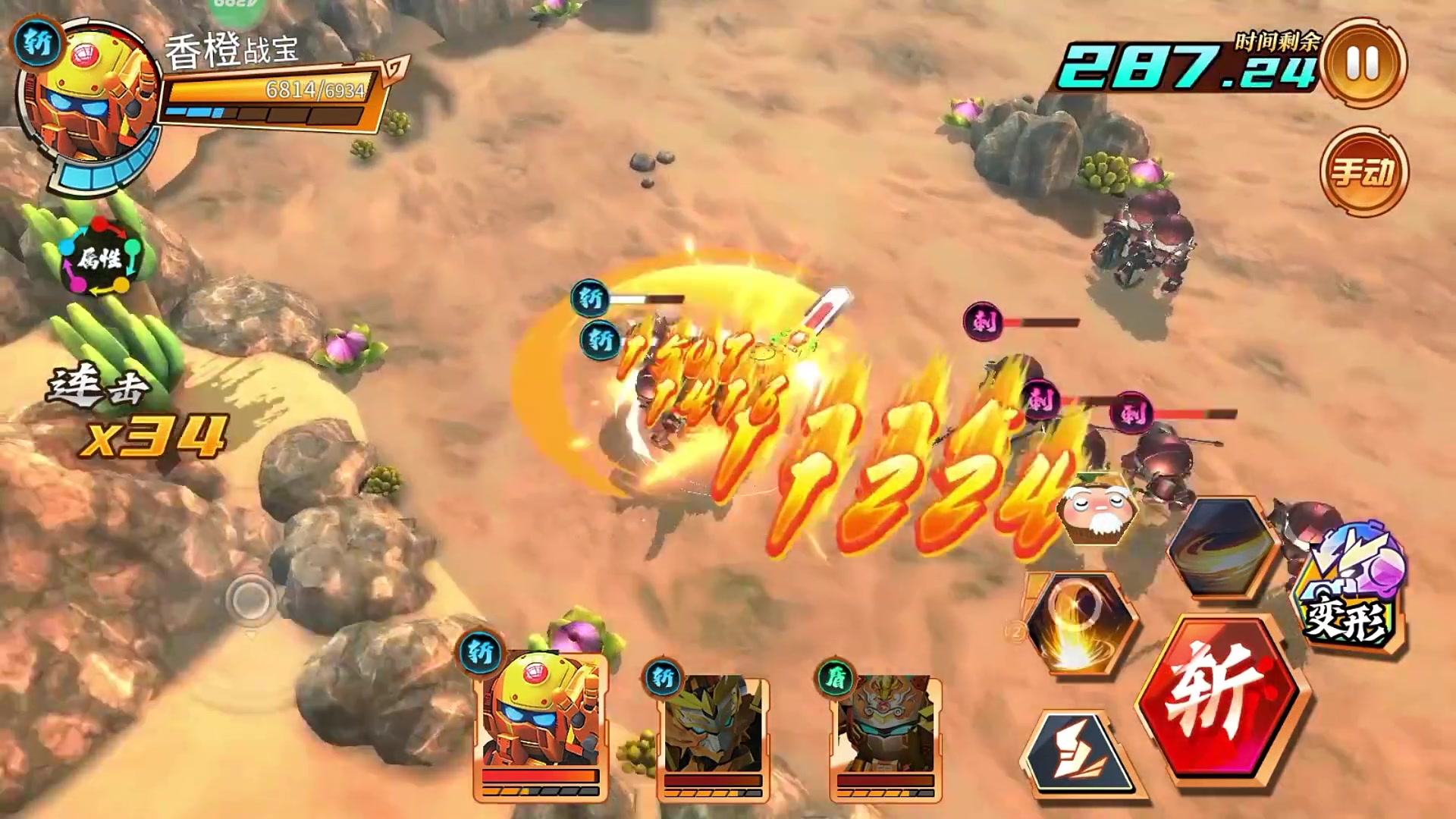Use the golden ring burst skill
Viewport: 1456px width, 819px height.
click(x=1079, y=621)
